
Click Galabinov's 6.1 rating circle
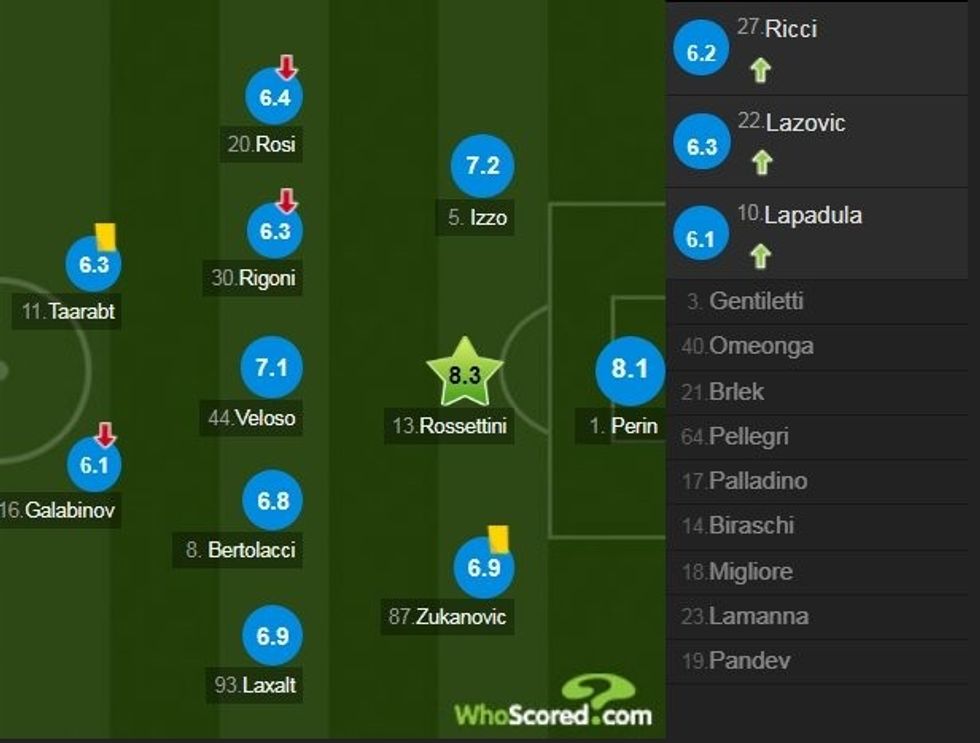tap(94, 464)
